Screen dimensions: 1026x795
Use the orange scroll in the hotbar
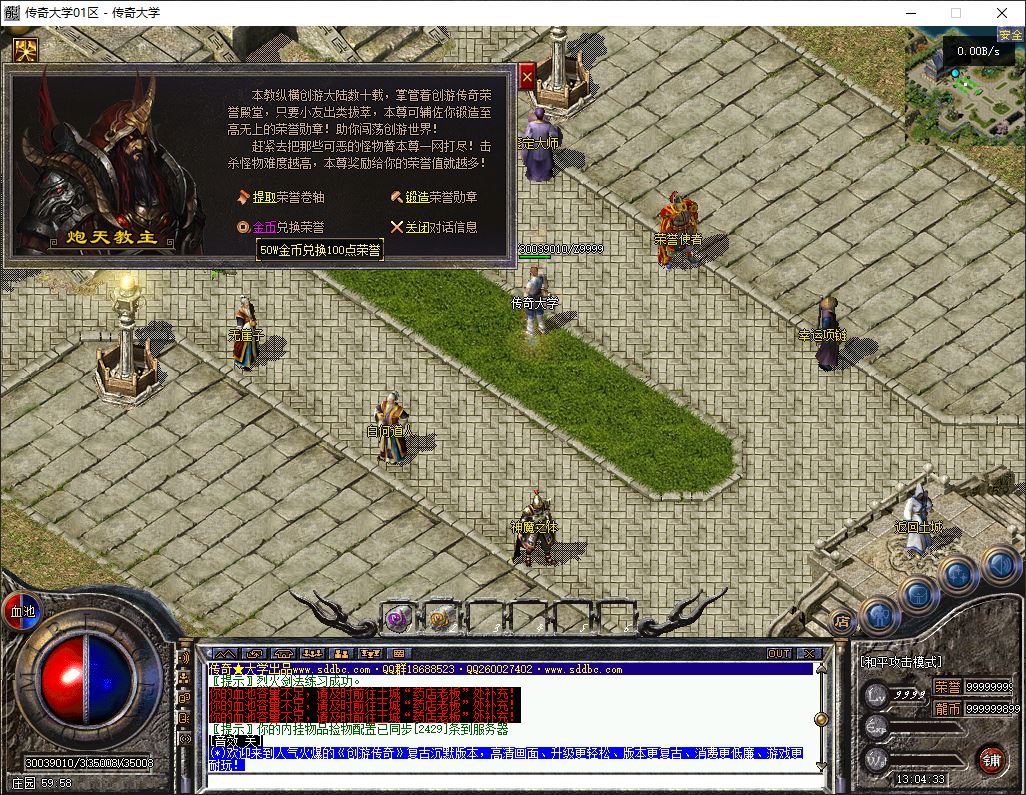(x=440, y=618)
